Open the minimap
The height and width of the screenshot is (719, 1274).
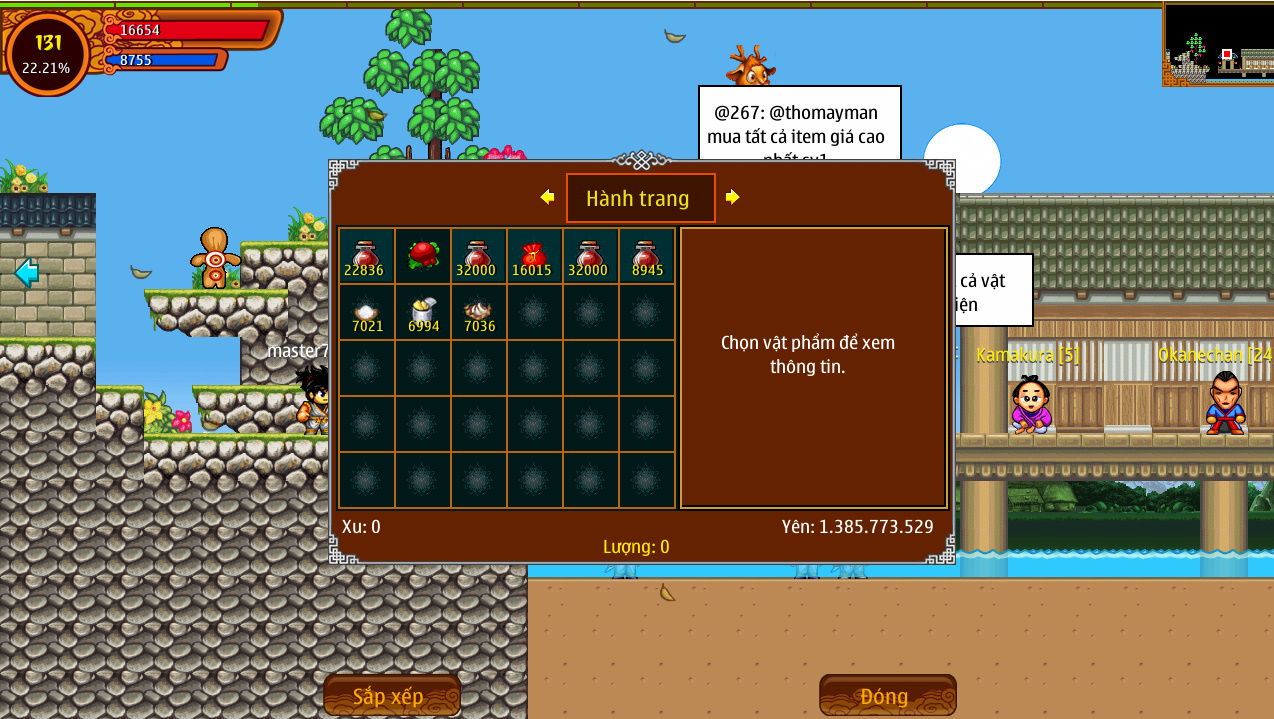(x=1218, y=44)
